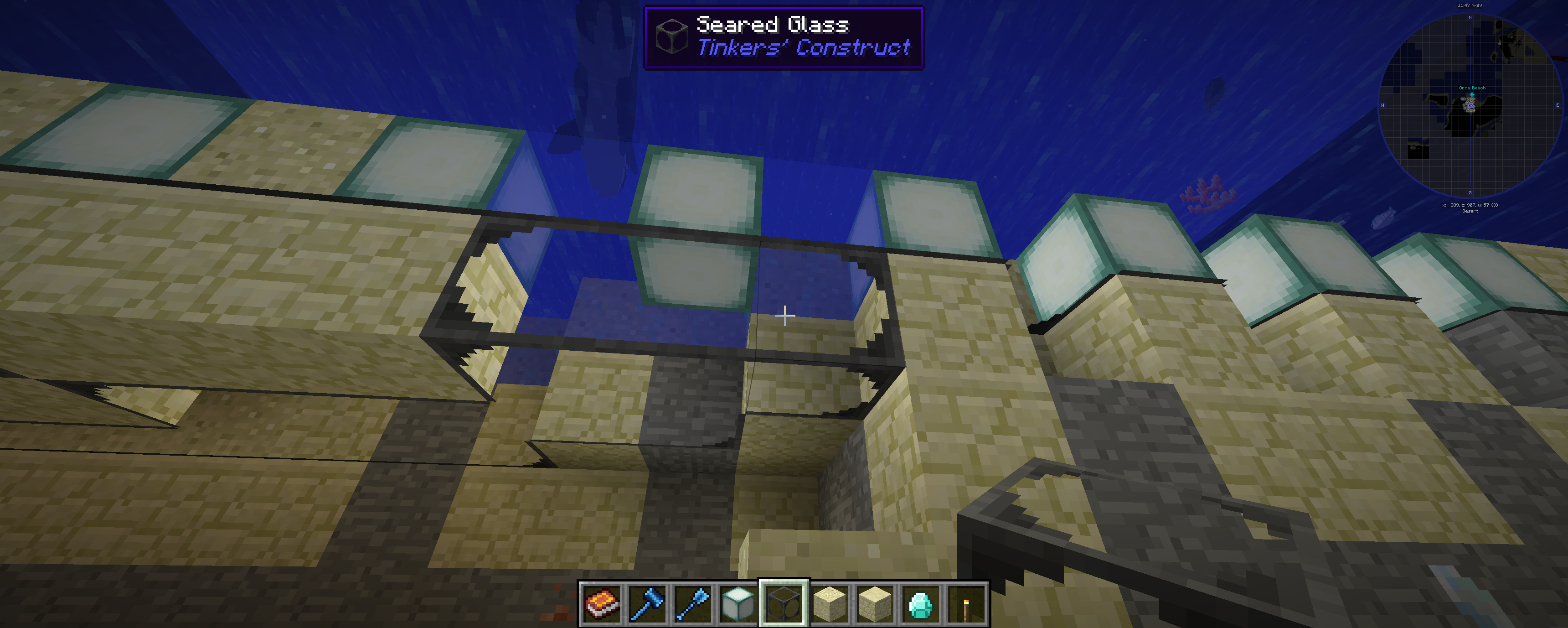Select the Tinkers' book in the first hotbar slot
Screen dimensions: 1568x628
(602, 605)
